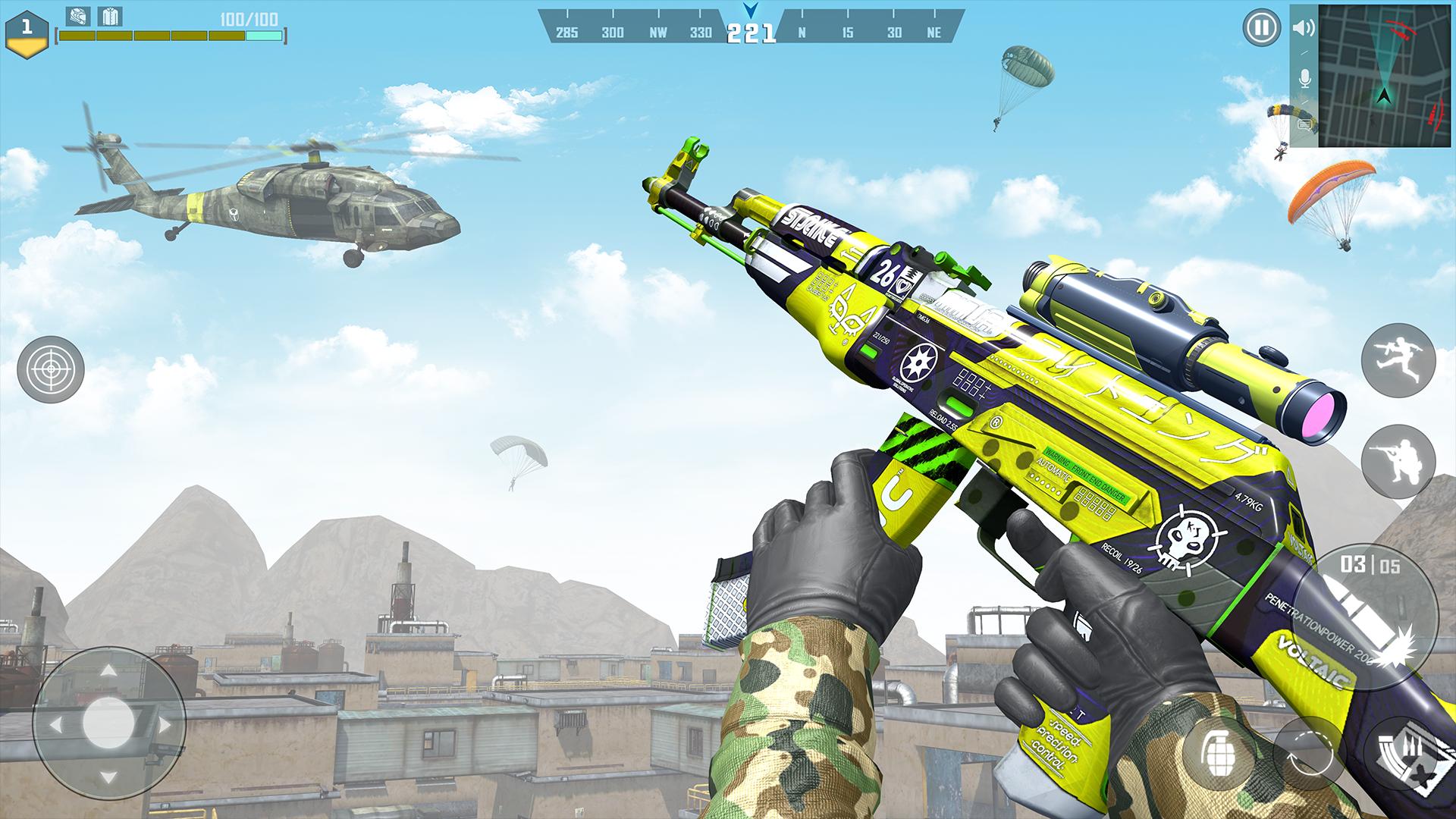Screen dimensions: 1456x819
Task: Open the chat message bubble icon
Action: coord(1304,124)
